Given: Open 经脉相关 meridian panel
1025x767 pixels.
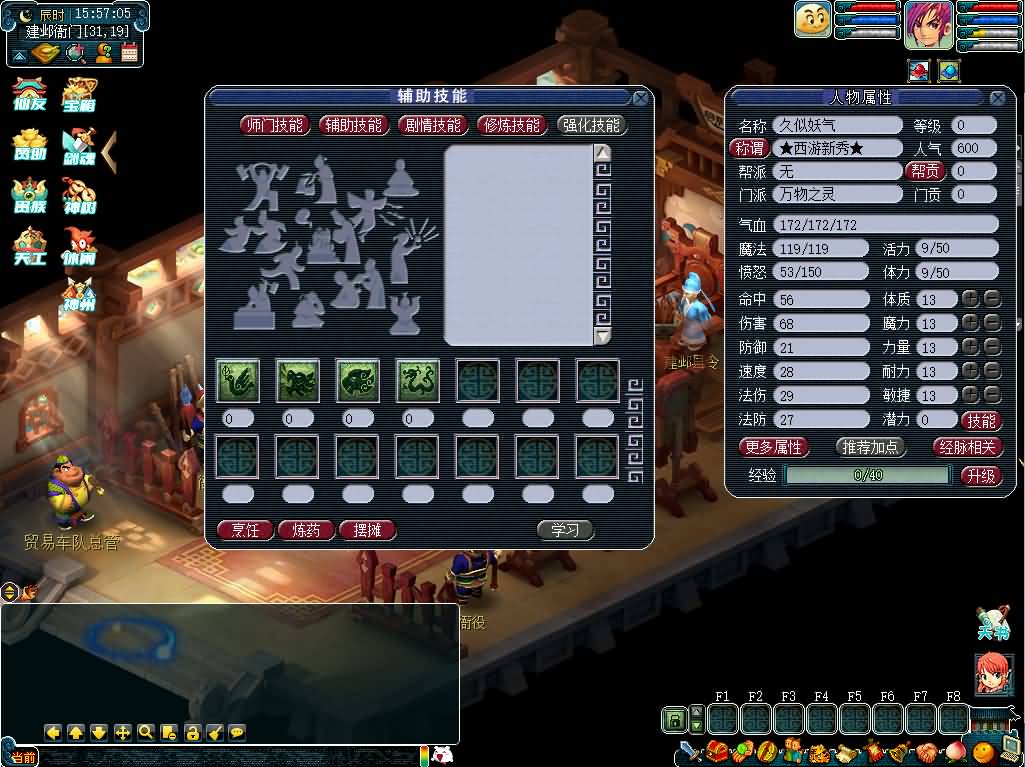Looking at the screenshot, I should pyautogui.click(x=967, y=447).
